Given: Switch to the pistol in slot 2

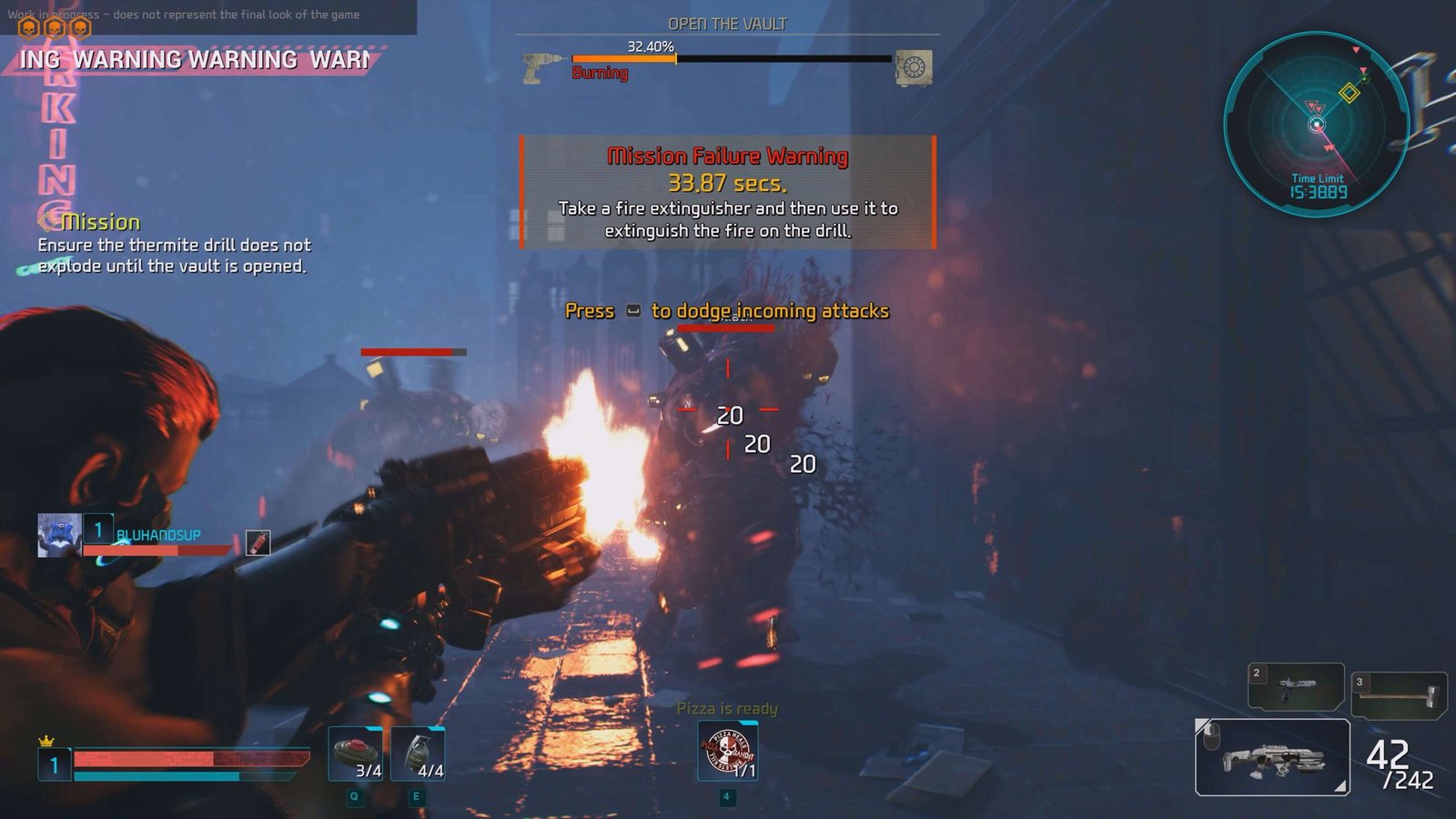Looking at the screenshot, I should [x=1295, y=686].
